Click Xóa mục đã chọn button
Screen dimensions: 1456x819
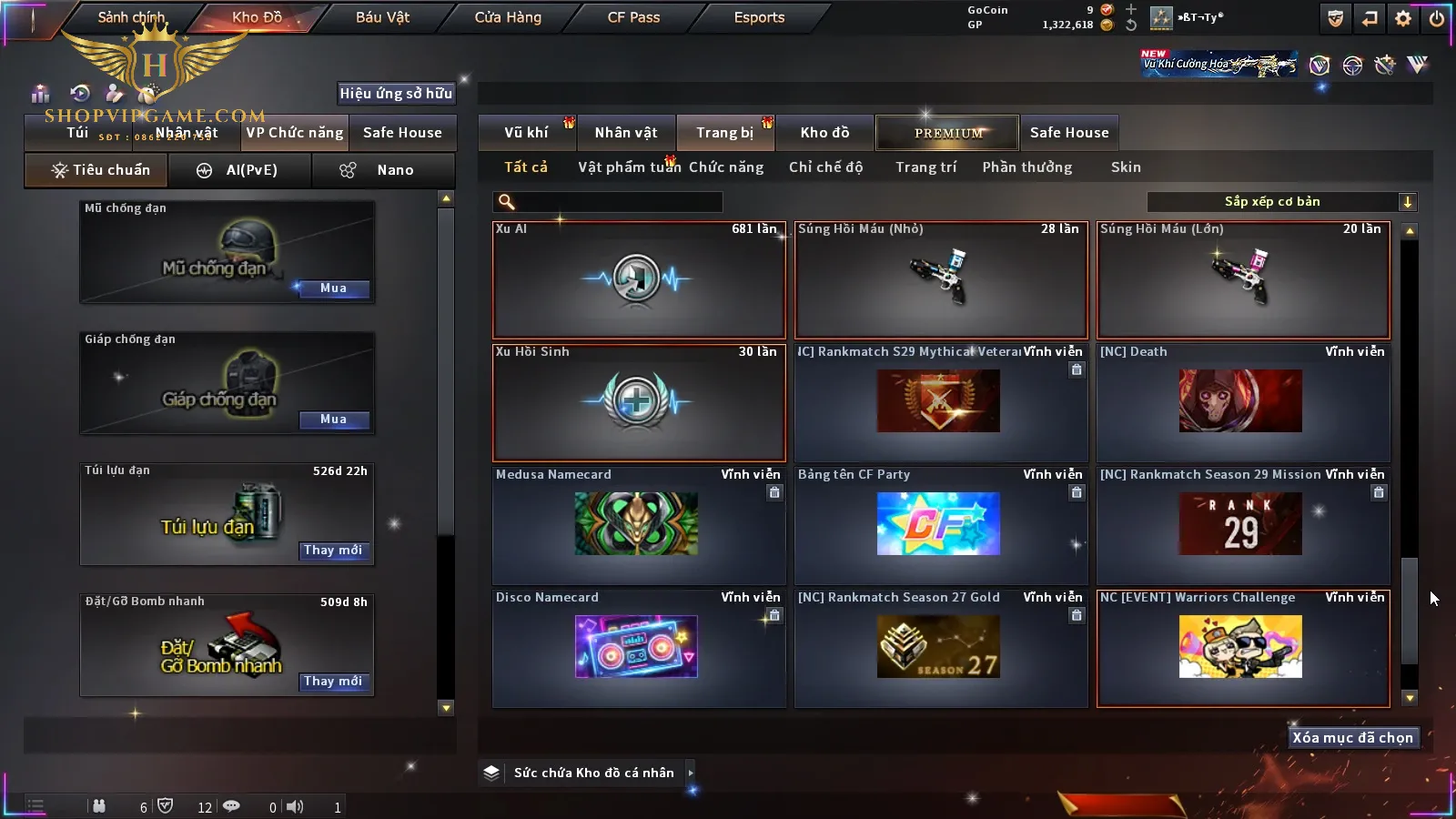1352,738
